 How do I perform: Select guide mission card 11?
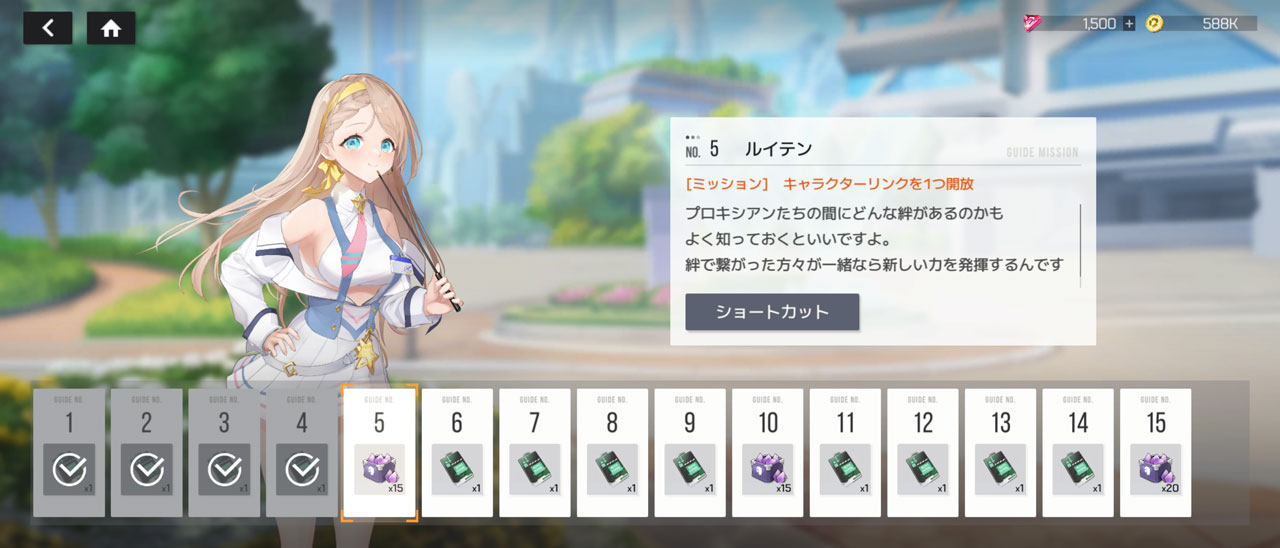pyautogui.click(x=845, y=452)
